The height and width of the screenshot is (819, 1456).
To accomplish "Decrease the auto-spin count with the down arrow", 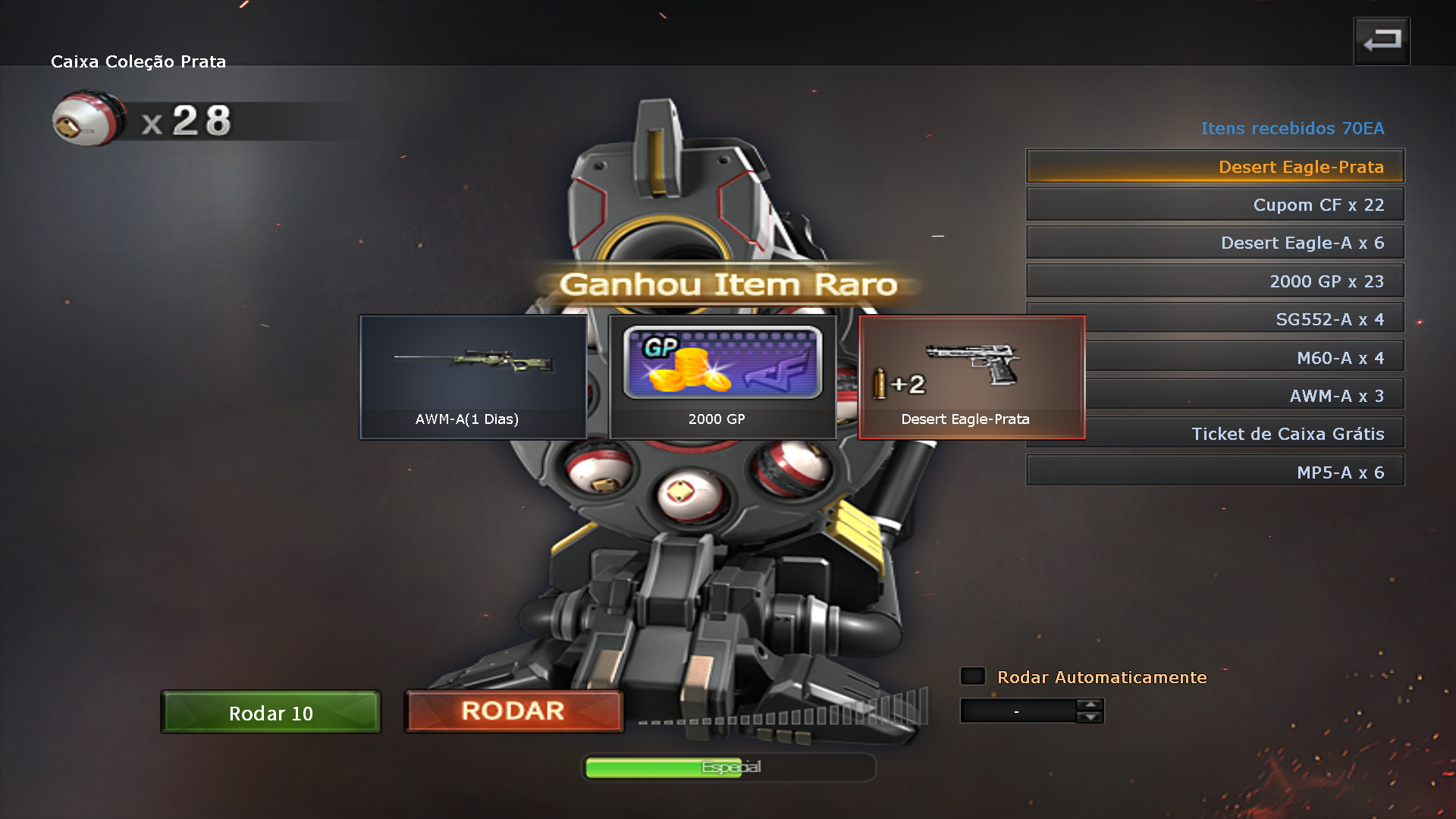I will [1090, 717].
